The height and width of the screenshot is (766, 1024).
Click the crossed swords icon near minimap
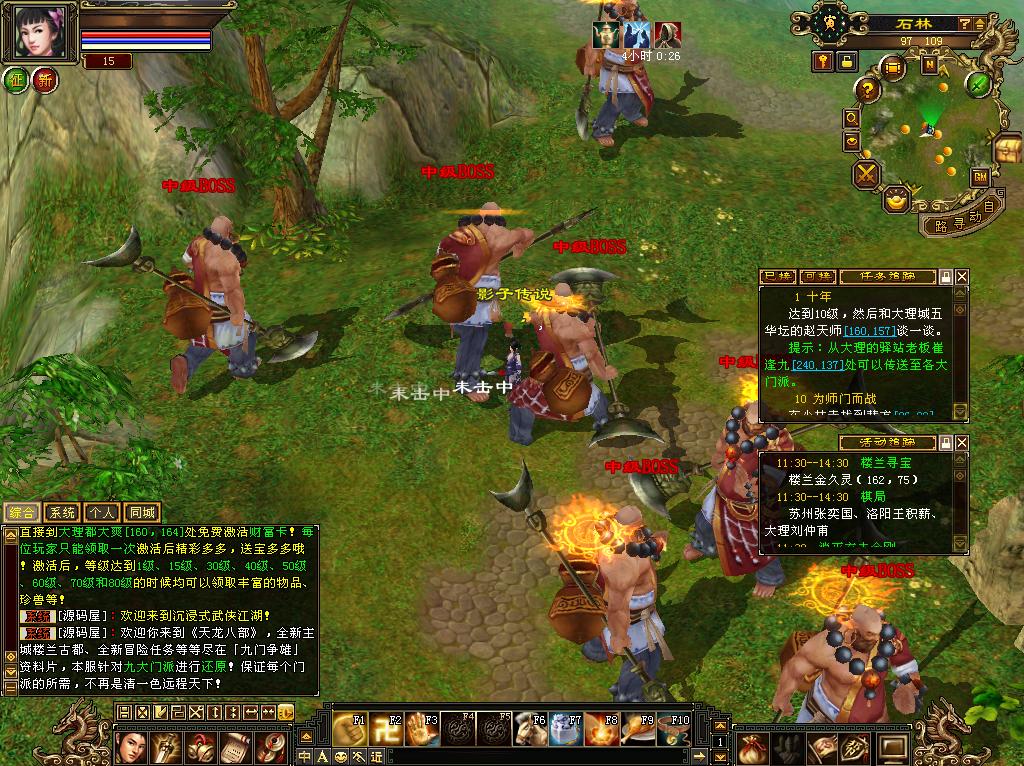point(866,175)
